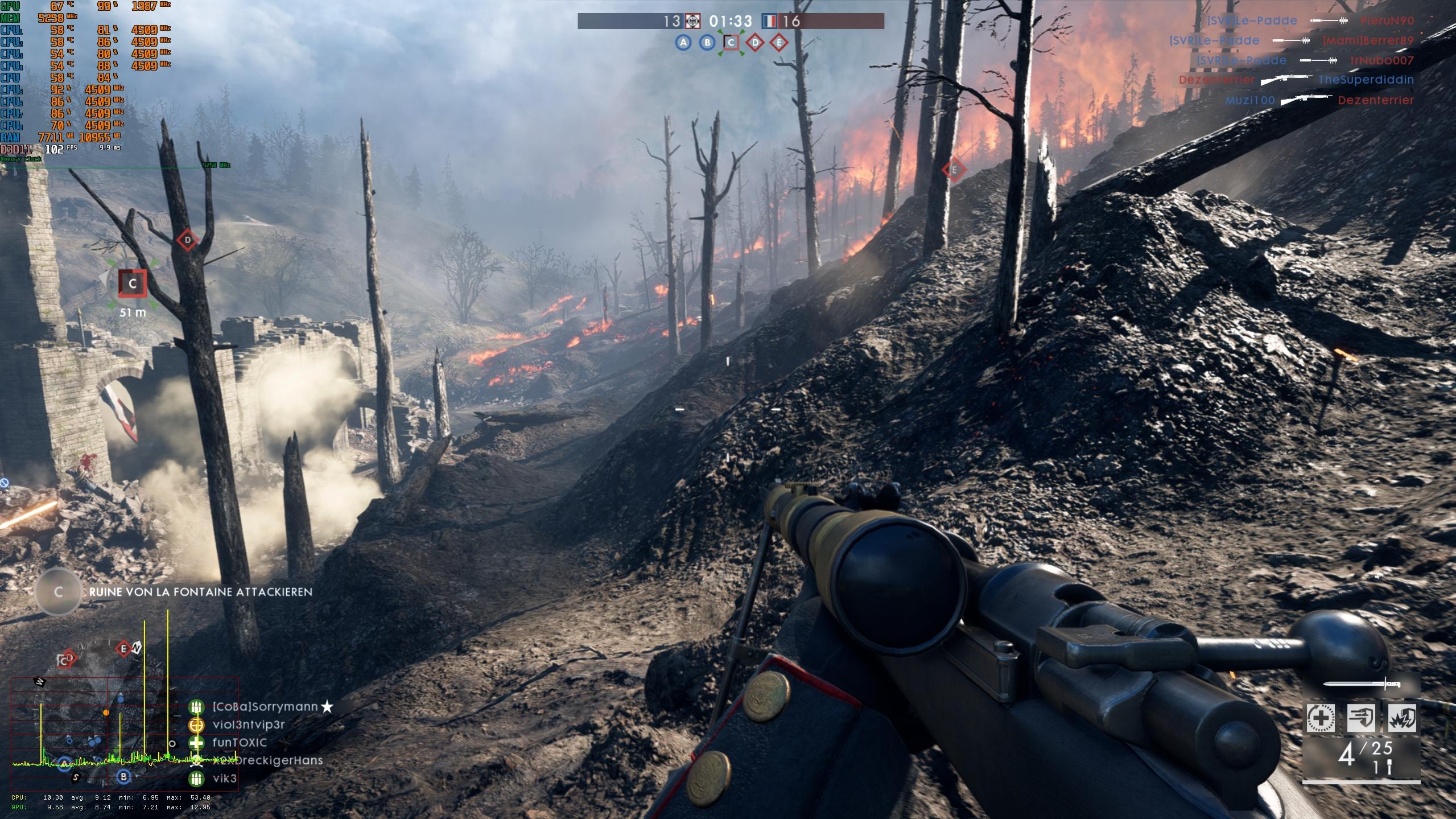This screenshot has height=819, width=1456.
Task: Click the Ruine von La Fontaine objective tracker
Action: click(200, 592)
